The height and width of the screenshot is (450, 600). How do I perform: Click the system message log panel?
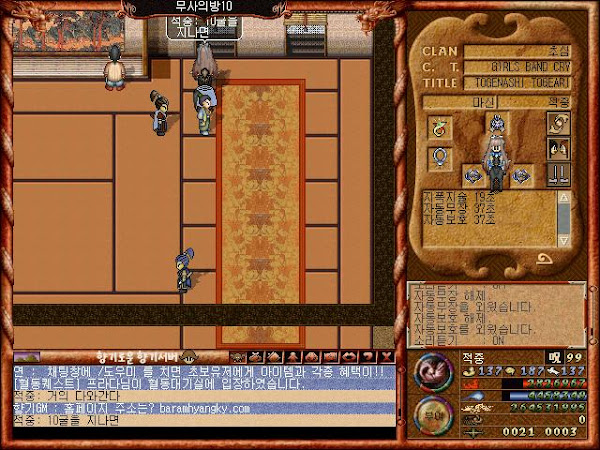(x=495, y=312)
